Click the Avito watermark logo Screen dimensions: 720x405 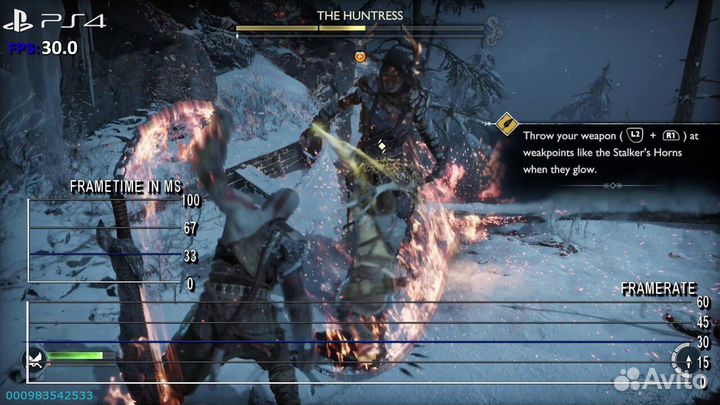click(660, 377)
